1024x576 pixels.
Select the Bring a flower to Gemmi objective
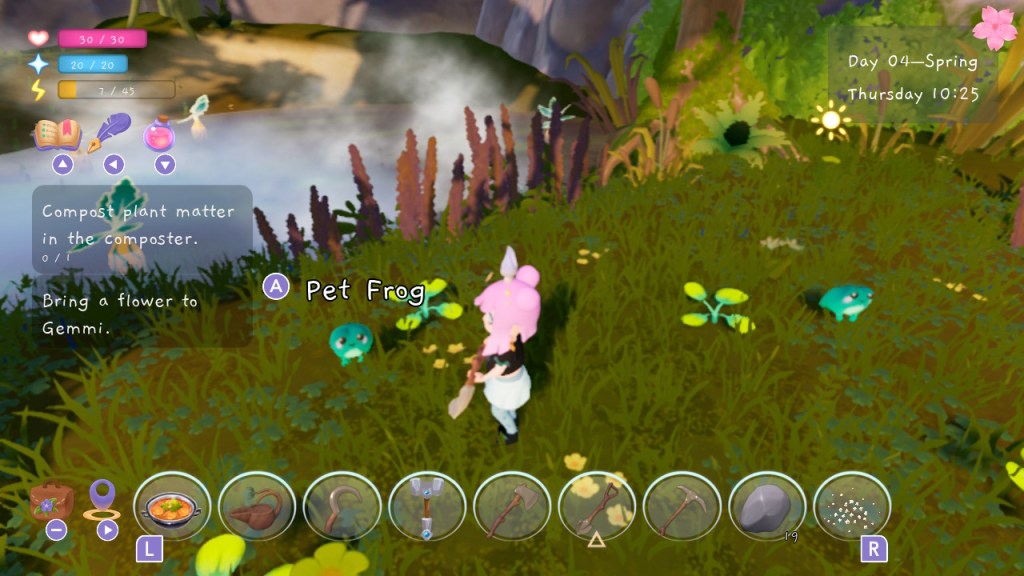(x=121, y=314)
